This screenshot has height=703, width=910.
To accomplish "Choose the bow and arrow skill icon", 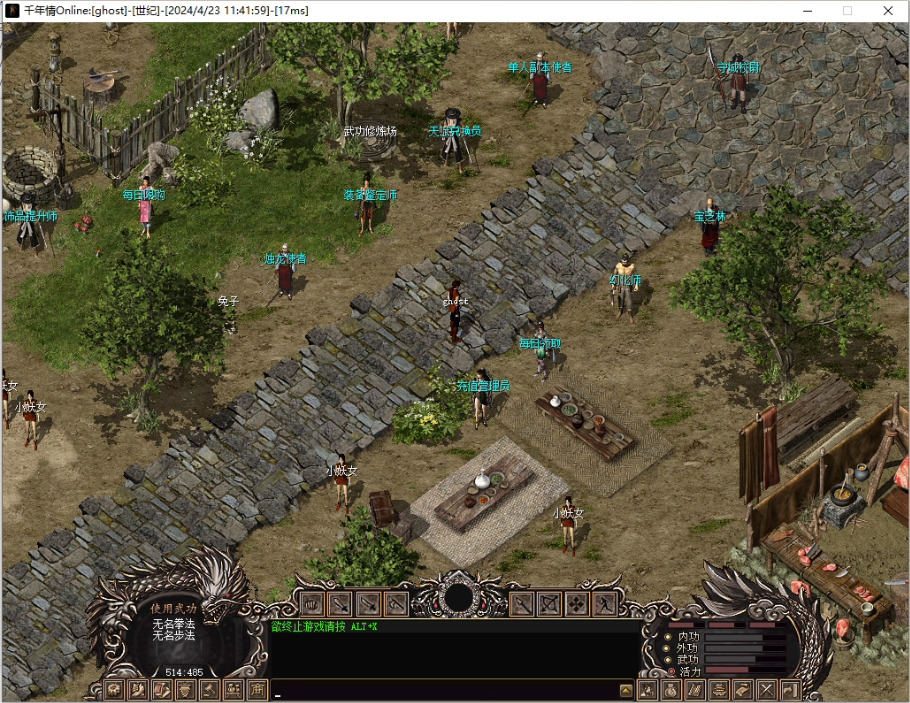I will [x=549, y=604].
